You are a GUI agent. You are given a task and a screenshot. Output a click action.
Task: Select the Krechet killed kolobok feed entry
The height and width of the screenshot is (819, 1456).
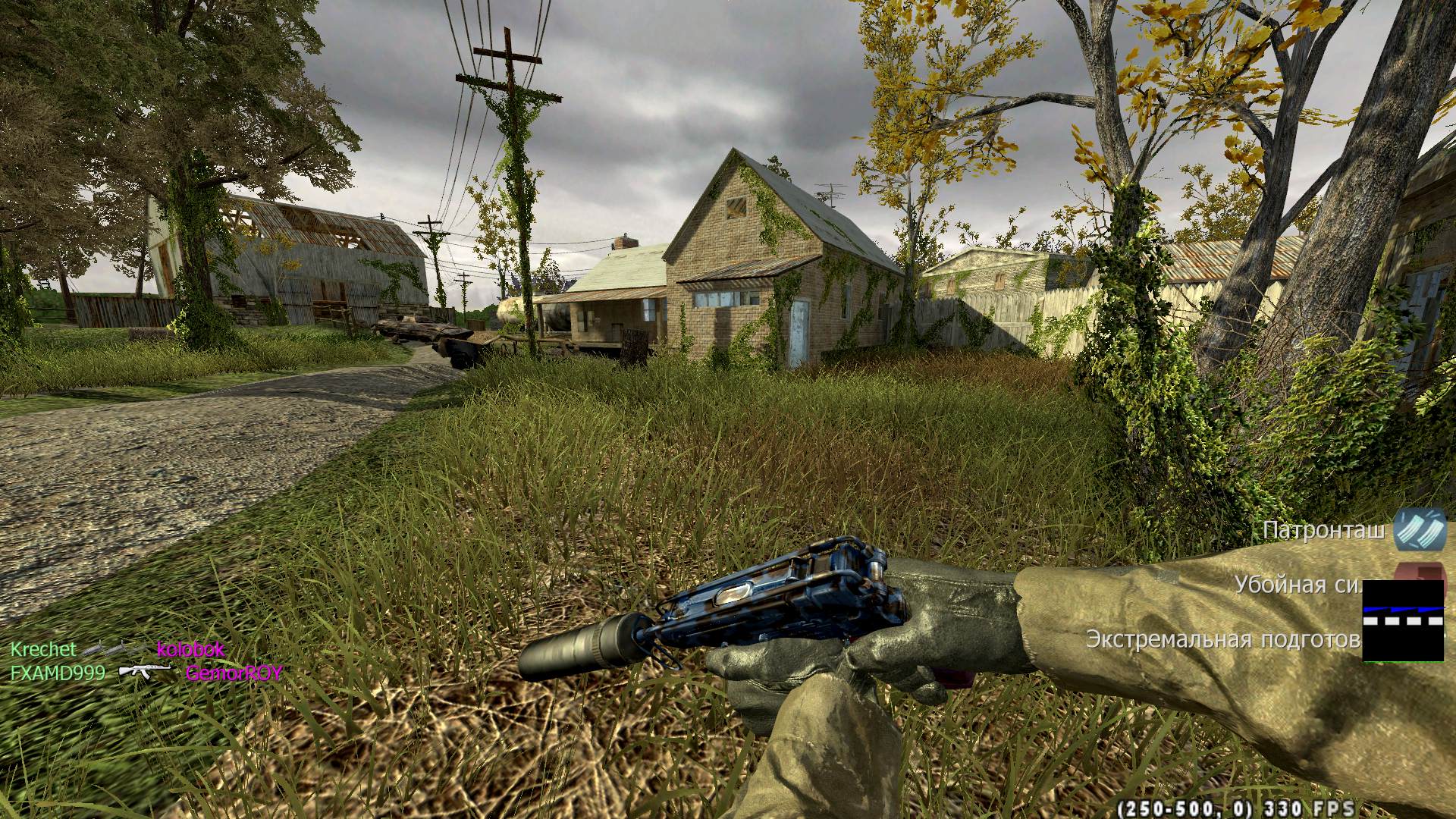pyautogui.click(x=118, y=650)
